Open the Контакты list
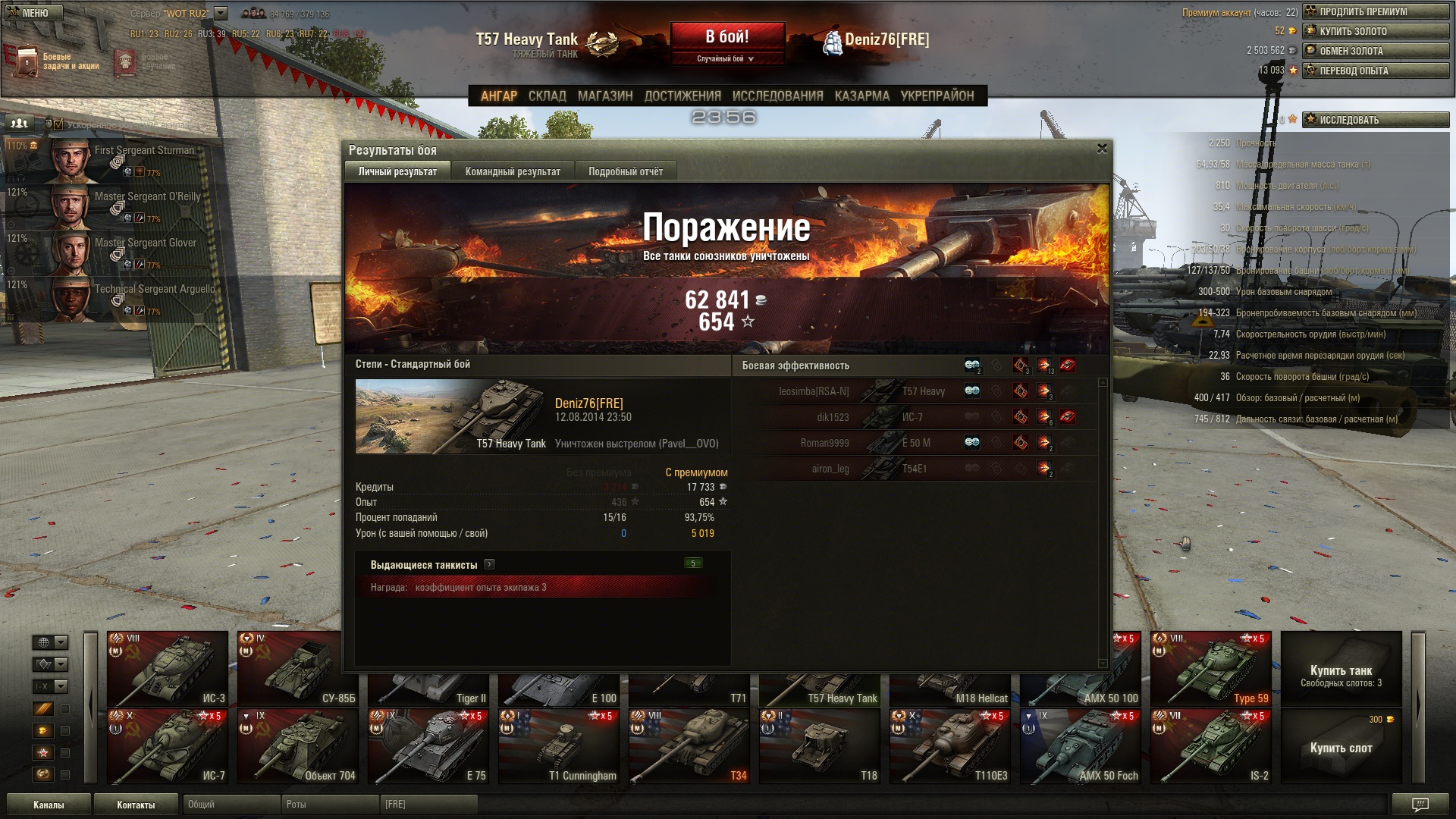The width and height of the screenshot is (1456, 819). click(x=136, y=805)
